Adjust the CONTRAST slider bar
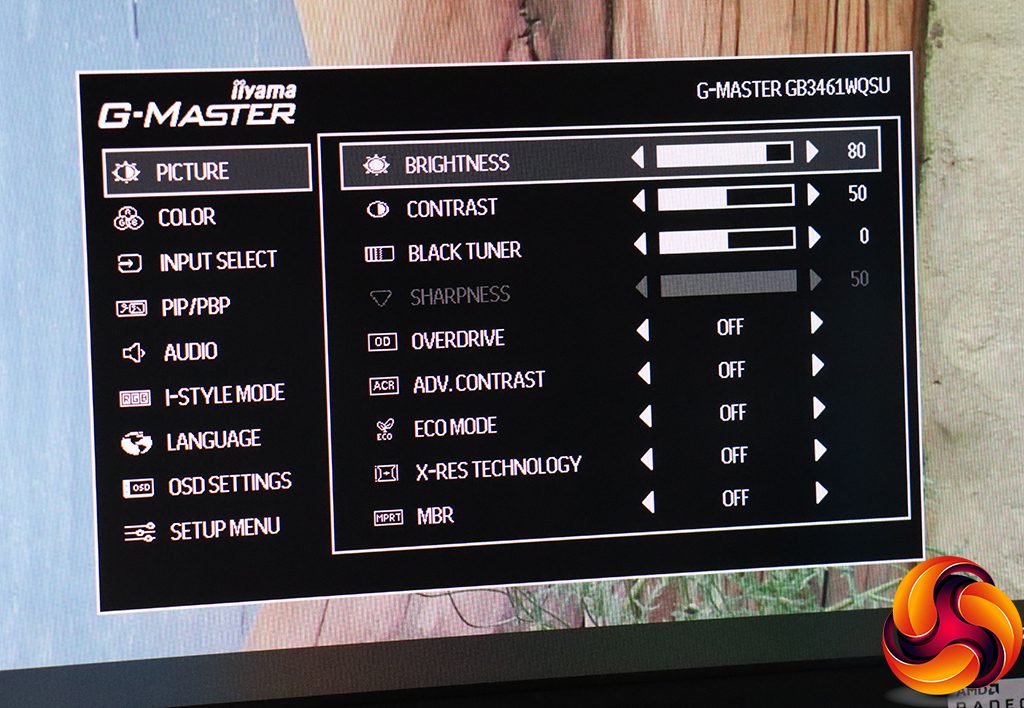The image size is (1024, 708). click(x=725, y=197)
